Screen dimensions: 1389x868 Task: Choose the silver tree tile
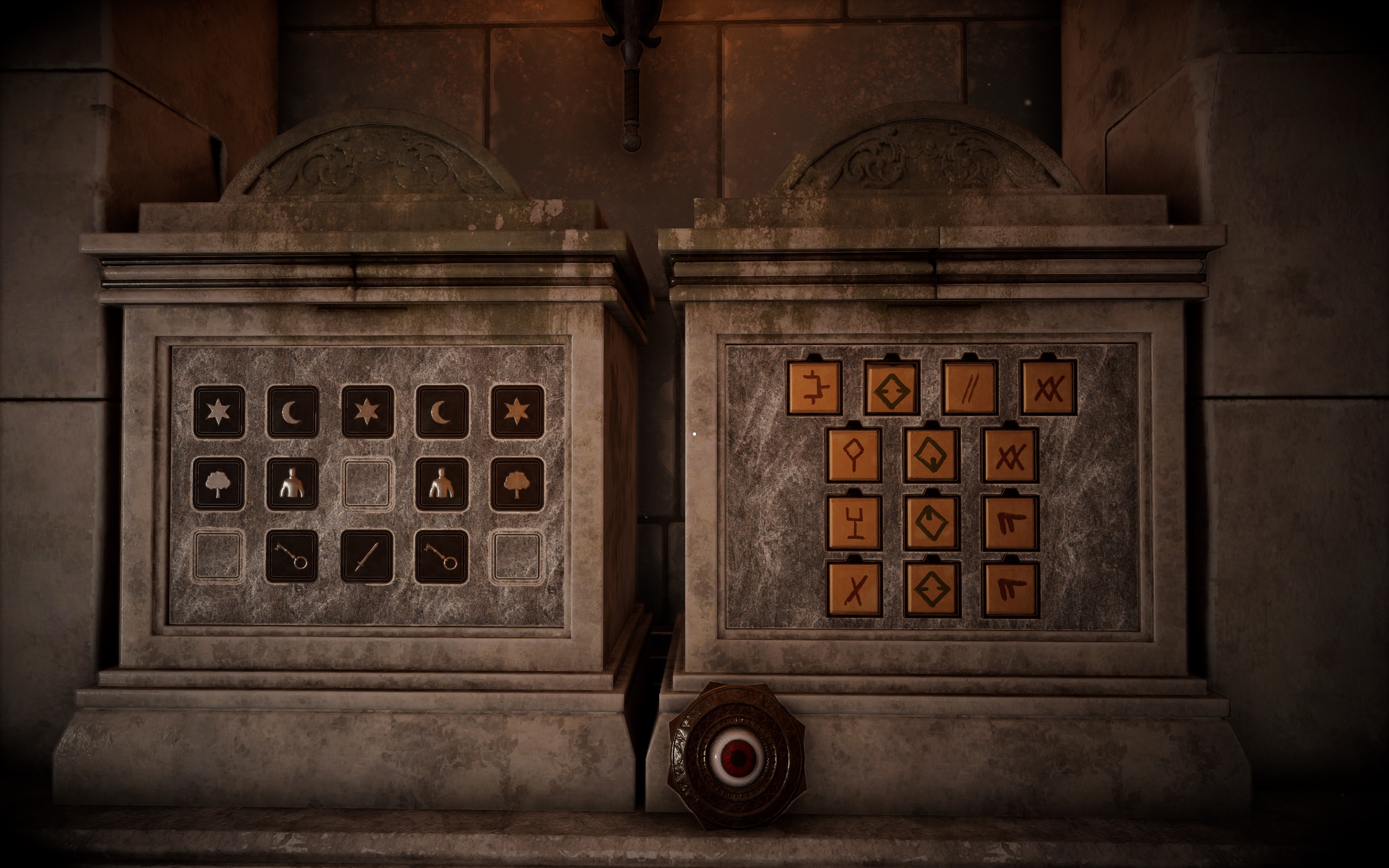(x=218, y=484)
